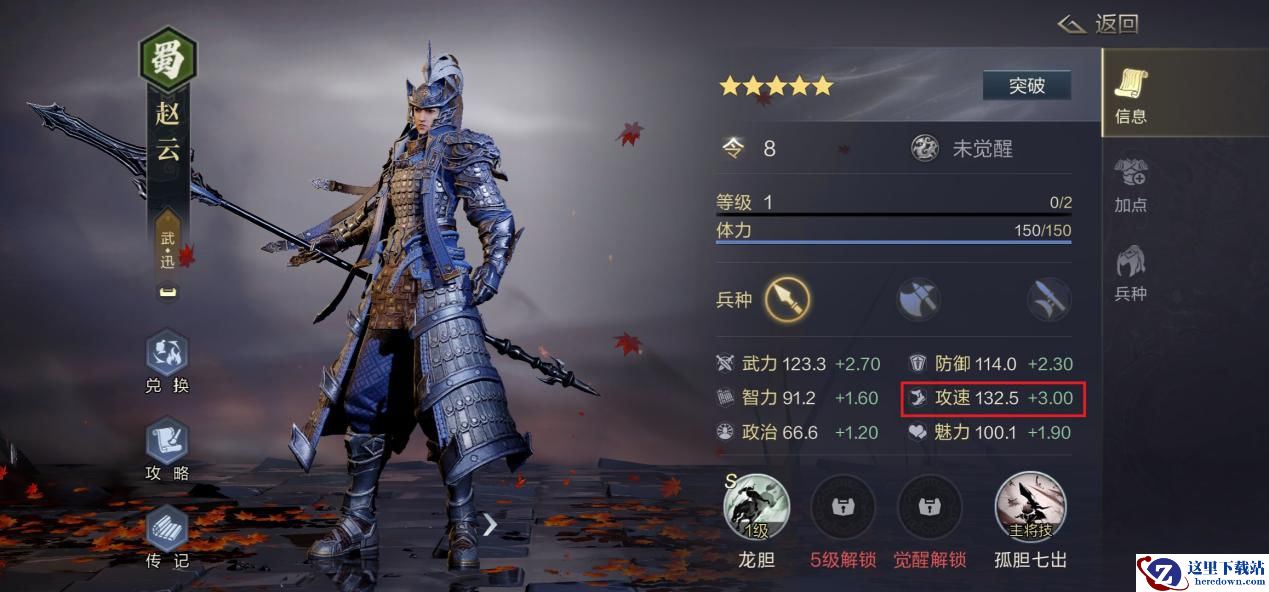
Task: View the 传记 biography
Action: (x=167, y=537)
